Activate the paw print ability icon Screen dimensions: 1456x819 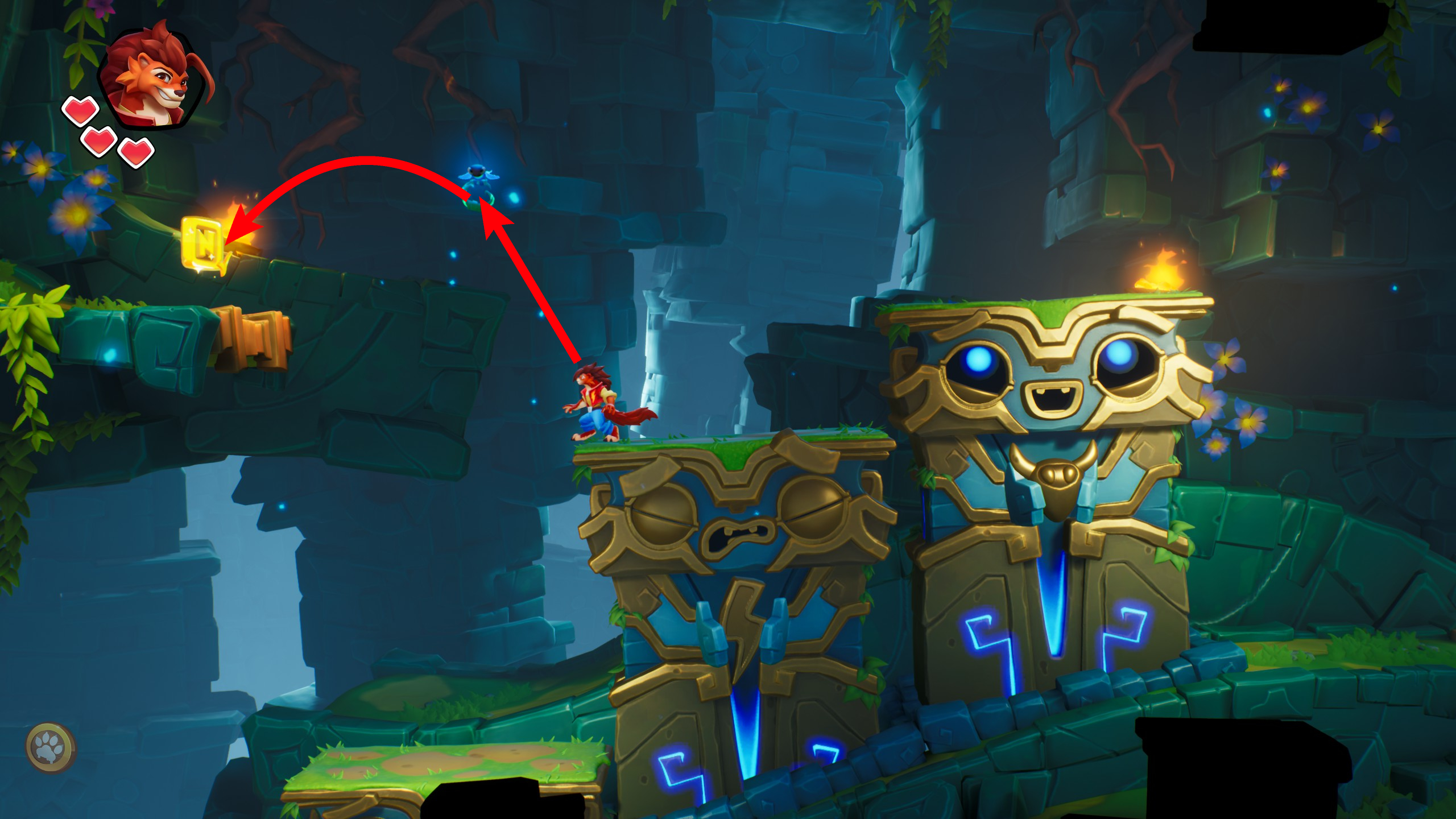51,747
